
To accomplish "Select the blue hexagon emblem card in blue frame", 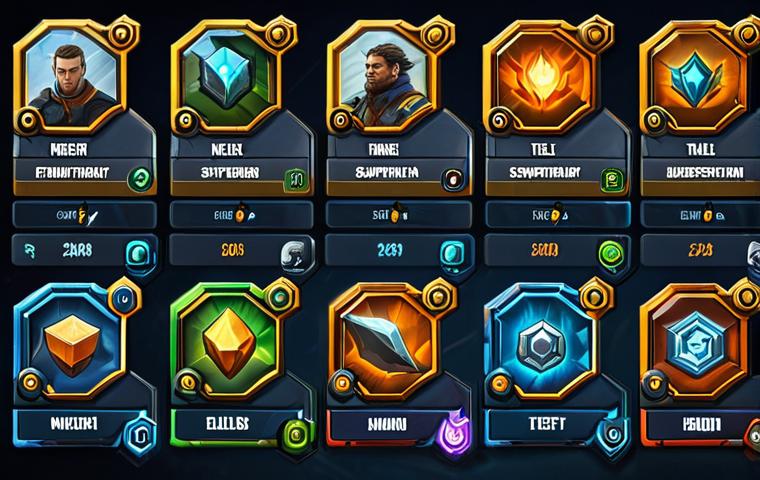I will (x=541, y=346).
